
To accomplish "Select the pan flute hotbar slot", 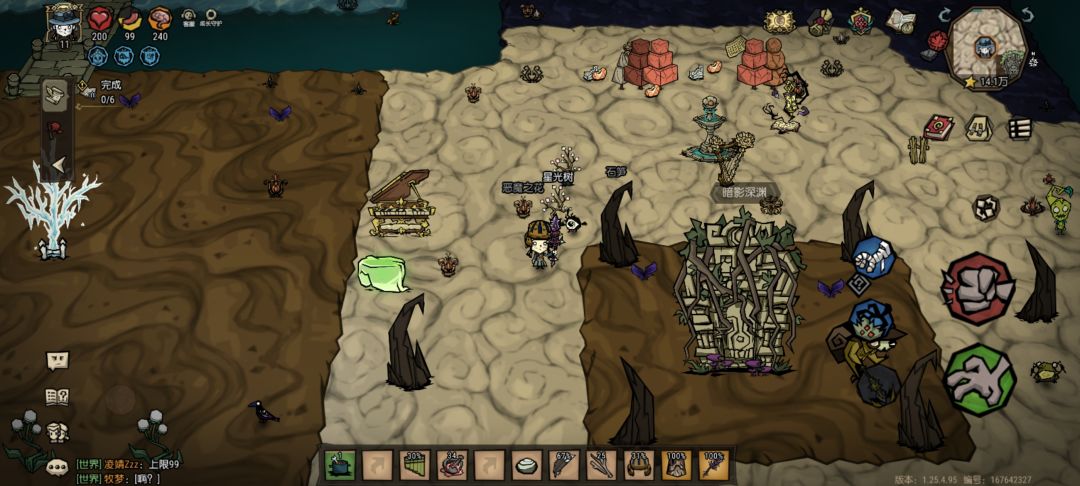I will tap(414, 465).
